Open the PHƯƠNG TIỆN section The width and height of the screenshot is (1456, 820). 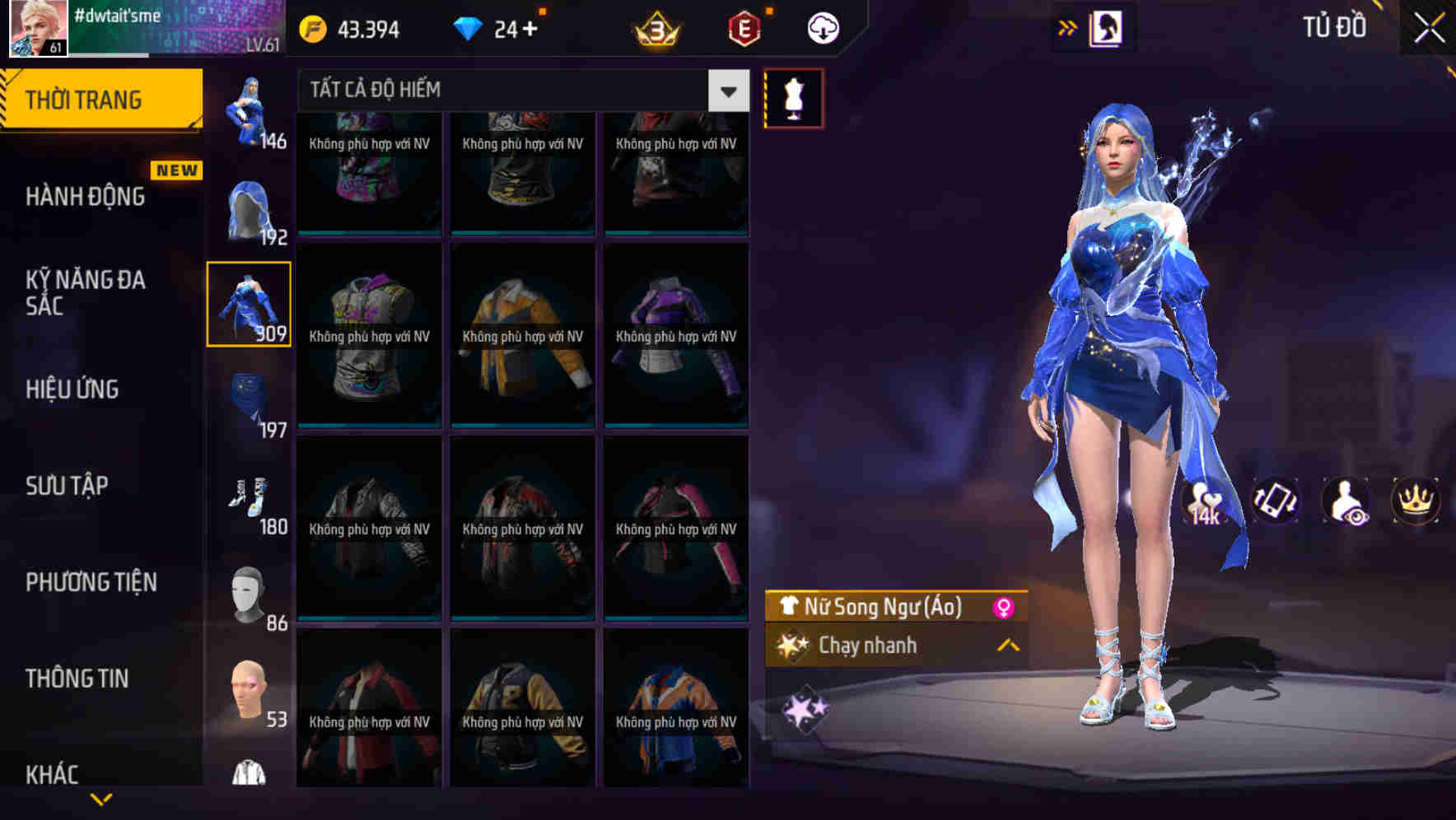tap(91, 581)
